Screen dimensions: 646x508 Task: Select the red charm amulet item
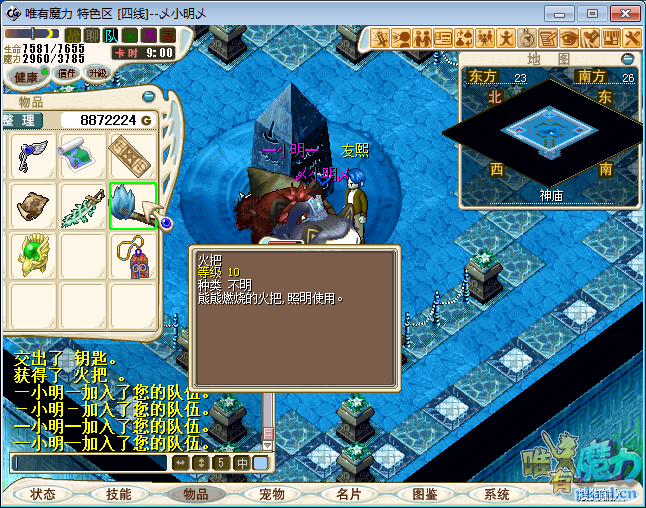(133, 255)
